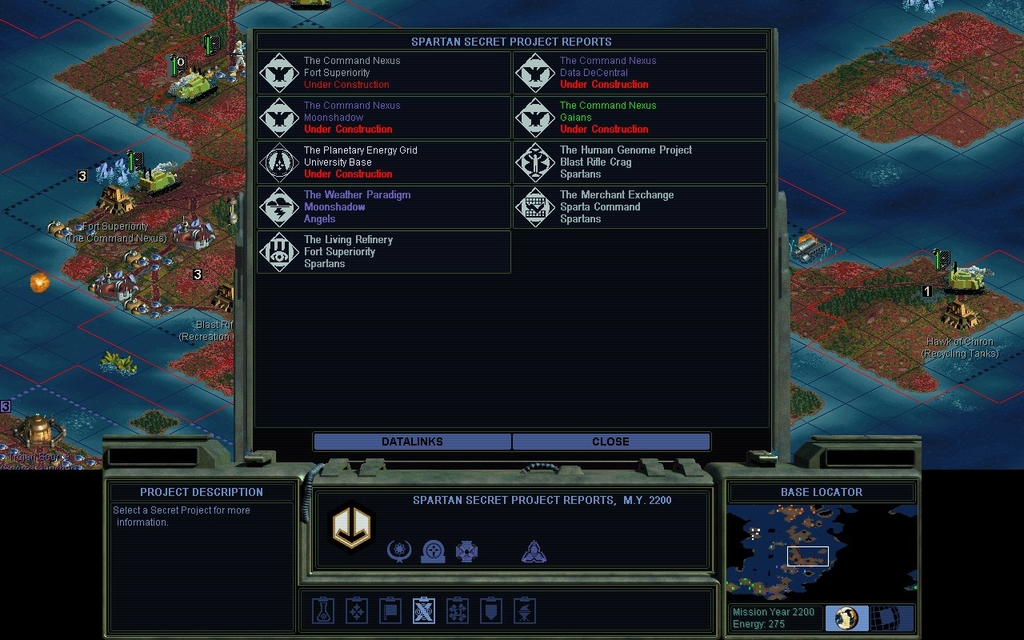Select The Command Nexus at Data DeCentral

pos(640,73)
